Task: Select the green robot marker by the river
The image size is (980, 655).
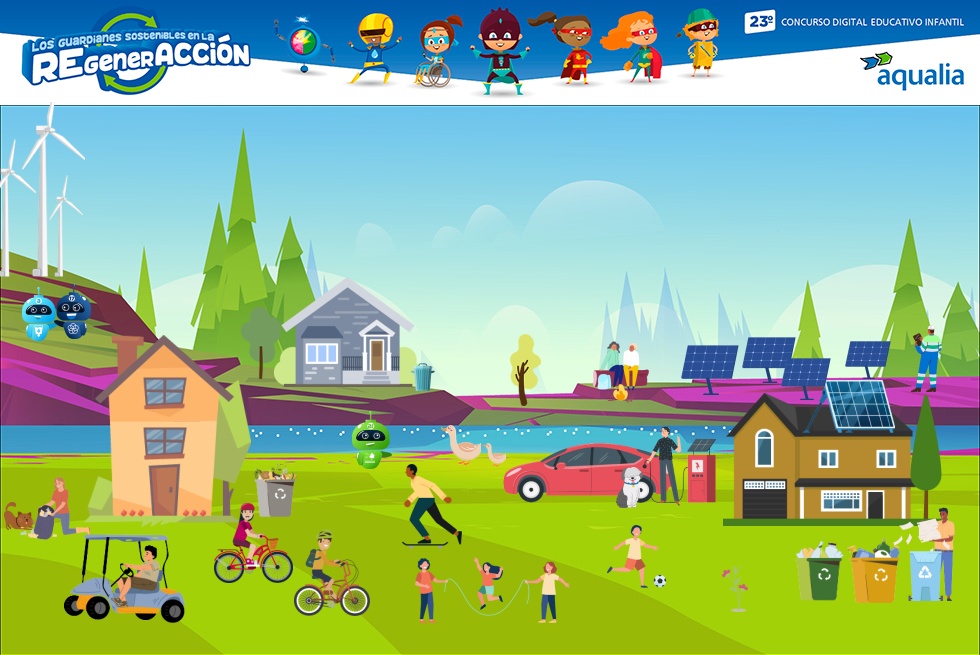Action: coord(371,443)
